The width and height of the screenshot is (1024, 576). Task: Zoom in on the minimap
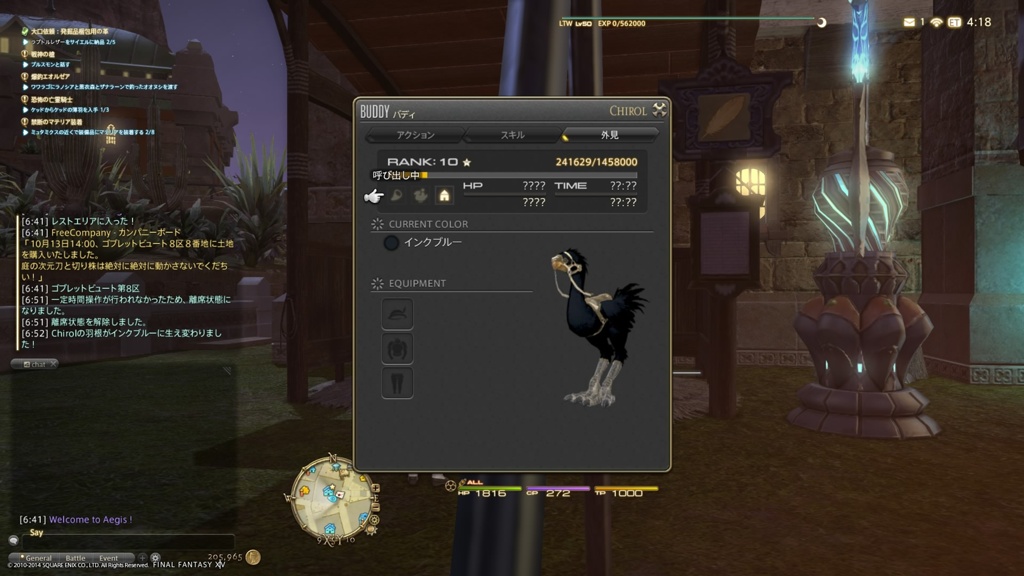[376, 489]
